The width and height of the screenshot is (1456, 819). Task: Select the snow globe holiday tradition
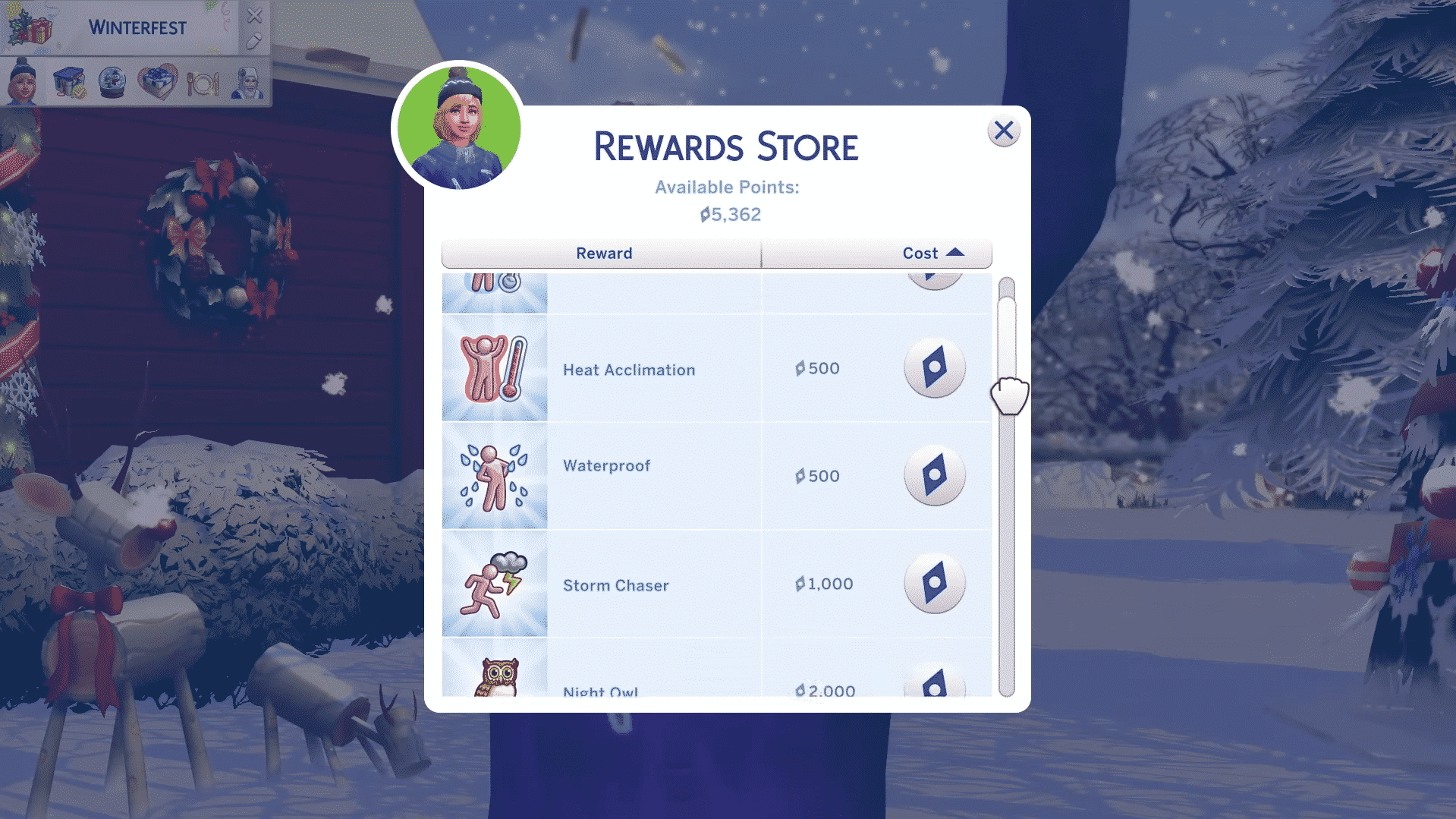point(112,82)
